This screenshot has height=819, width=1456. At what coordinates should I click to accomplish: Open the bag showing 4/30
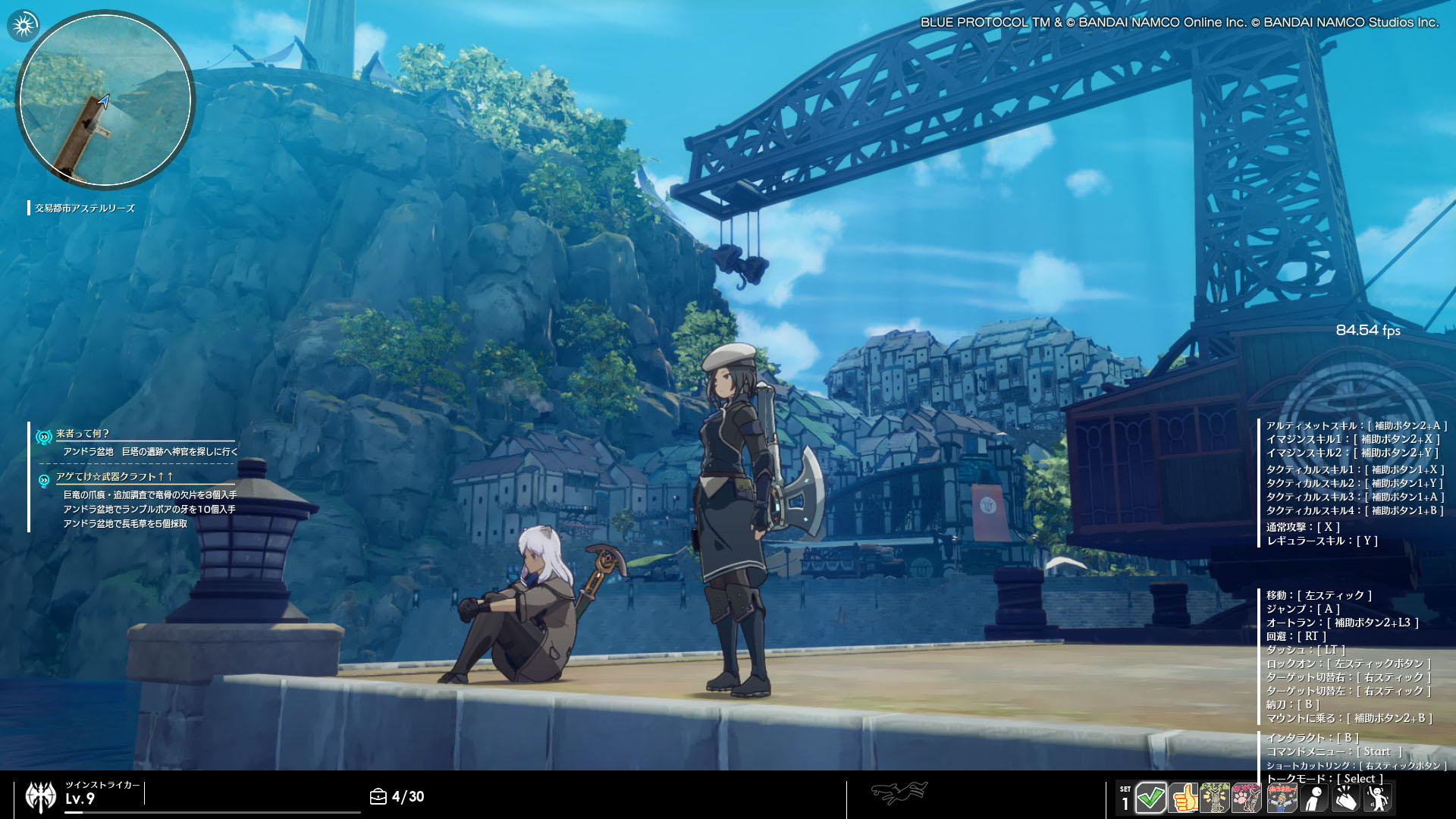tap(378, 796)
